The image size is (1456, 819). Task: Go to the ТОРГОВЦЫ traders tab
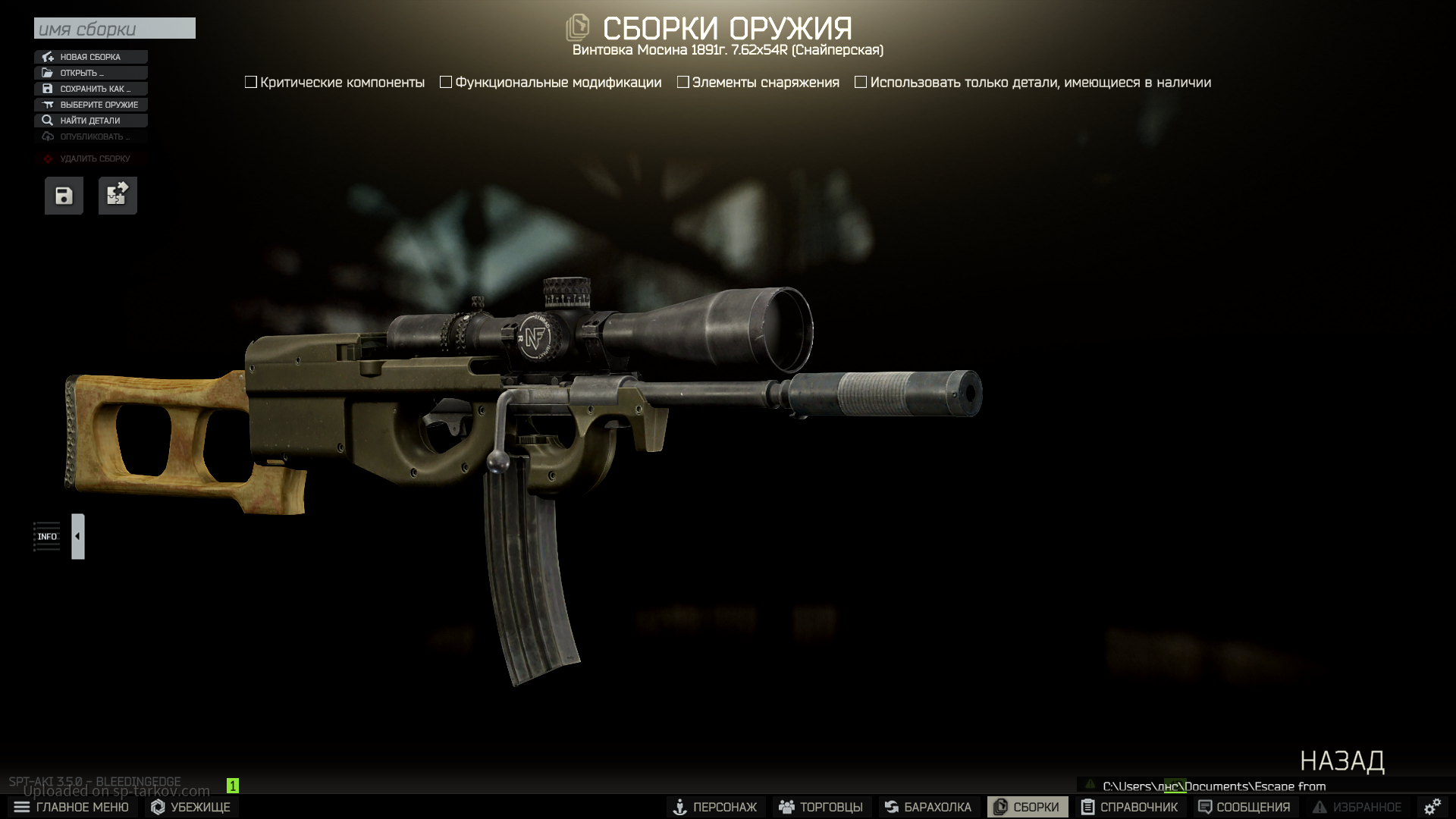coord(821,807)
